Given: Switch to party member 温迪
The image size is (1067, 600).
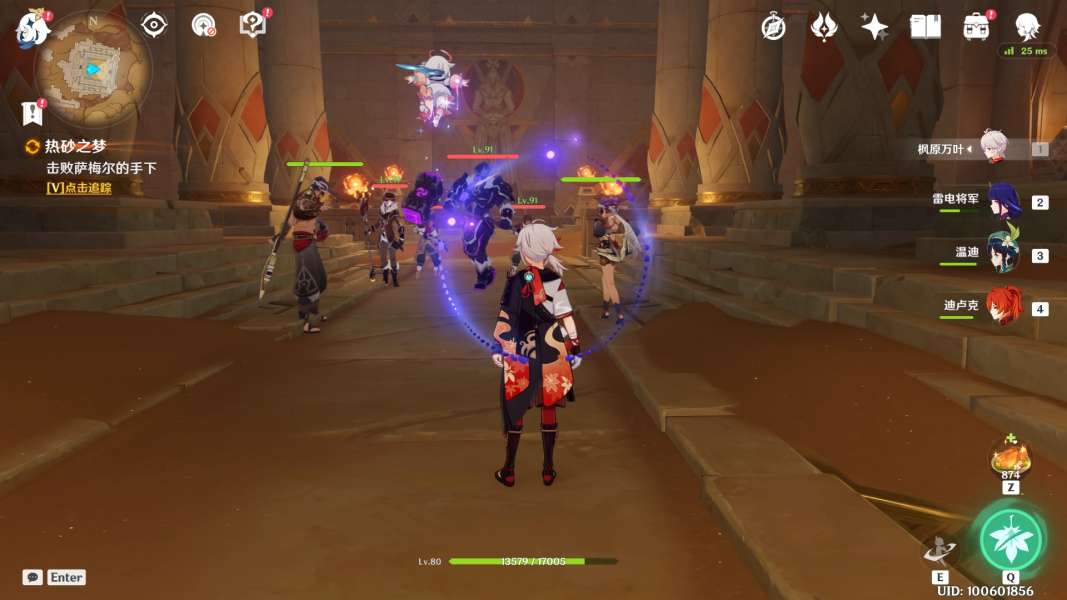Looking at the screenshot, I should [x=1003, y=254].
